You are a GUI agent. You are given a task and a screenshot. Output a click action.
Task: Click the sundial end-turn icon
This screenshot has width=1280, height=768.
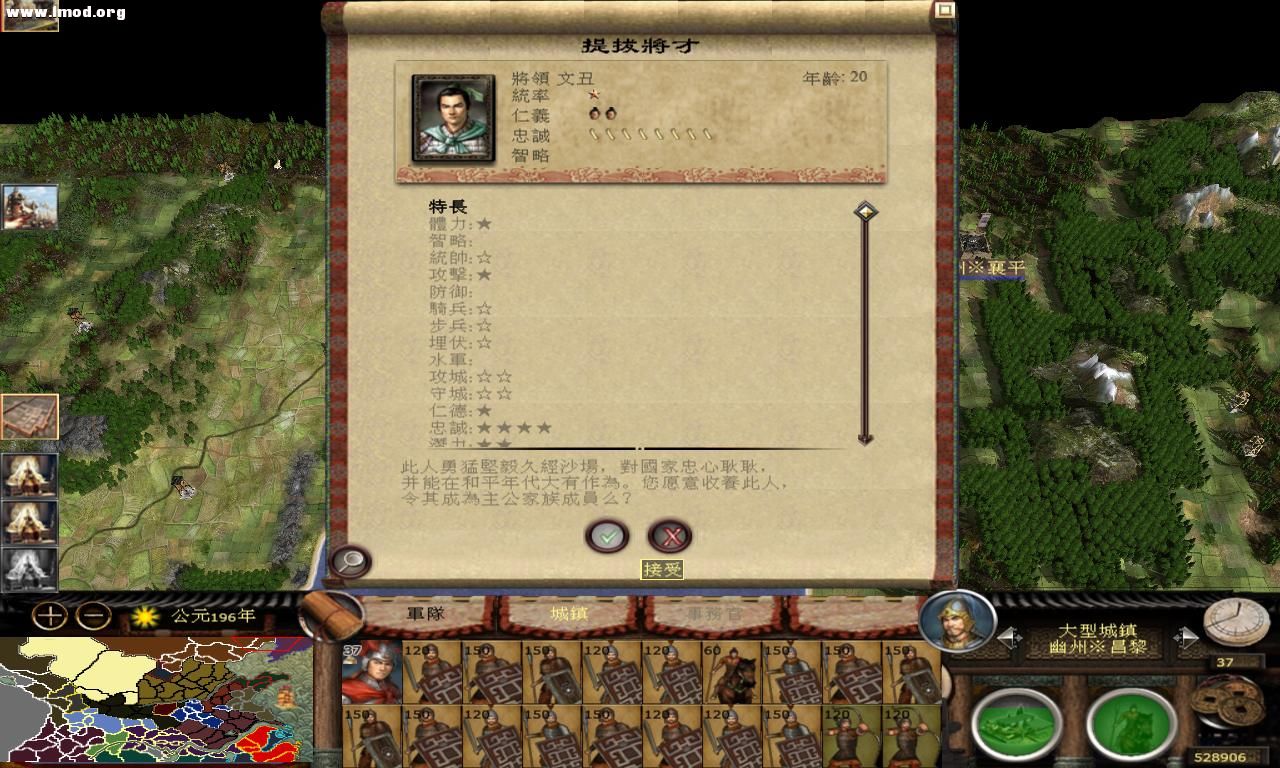[x=1237, y=625]
